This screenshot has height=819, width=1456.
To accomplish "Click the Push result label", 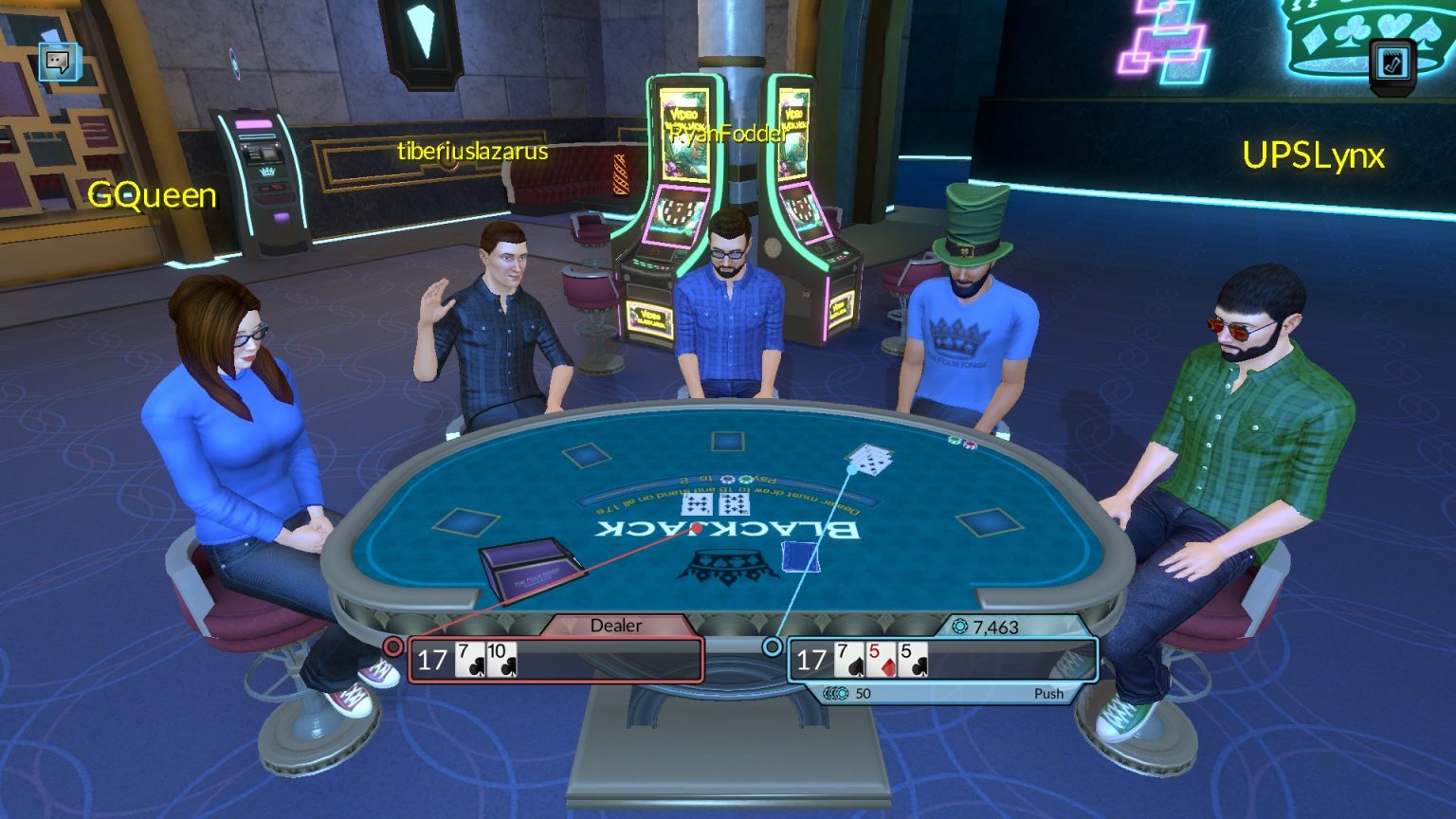I will [1050, 693].
